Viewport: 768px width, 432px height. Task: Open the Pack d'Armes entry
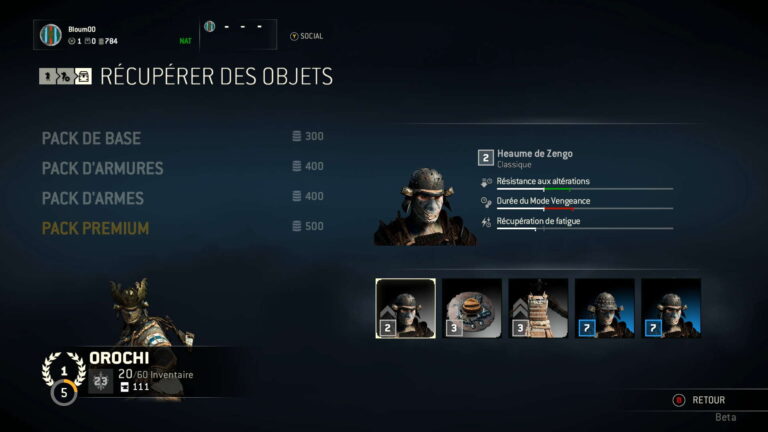[92, 198]
